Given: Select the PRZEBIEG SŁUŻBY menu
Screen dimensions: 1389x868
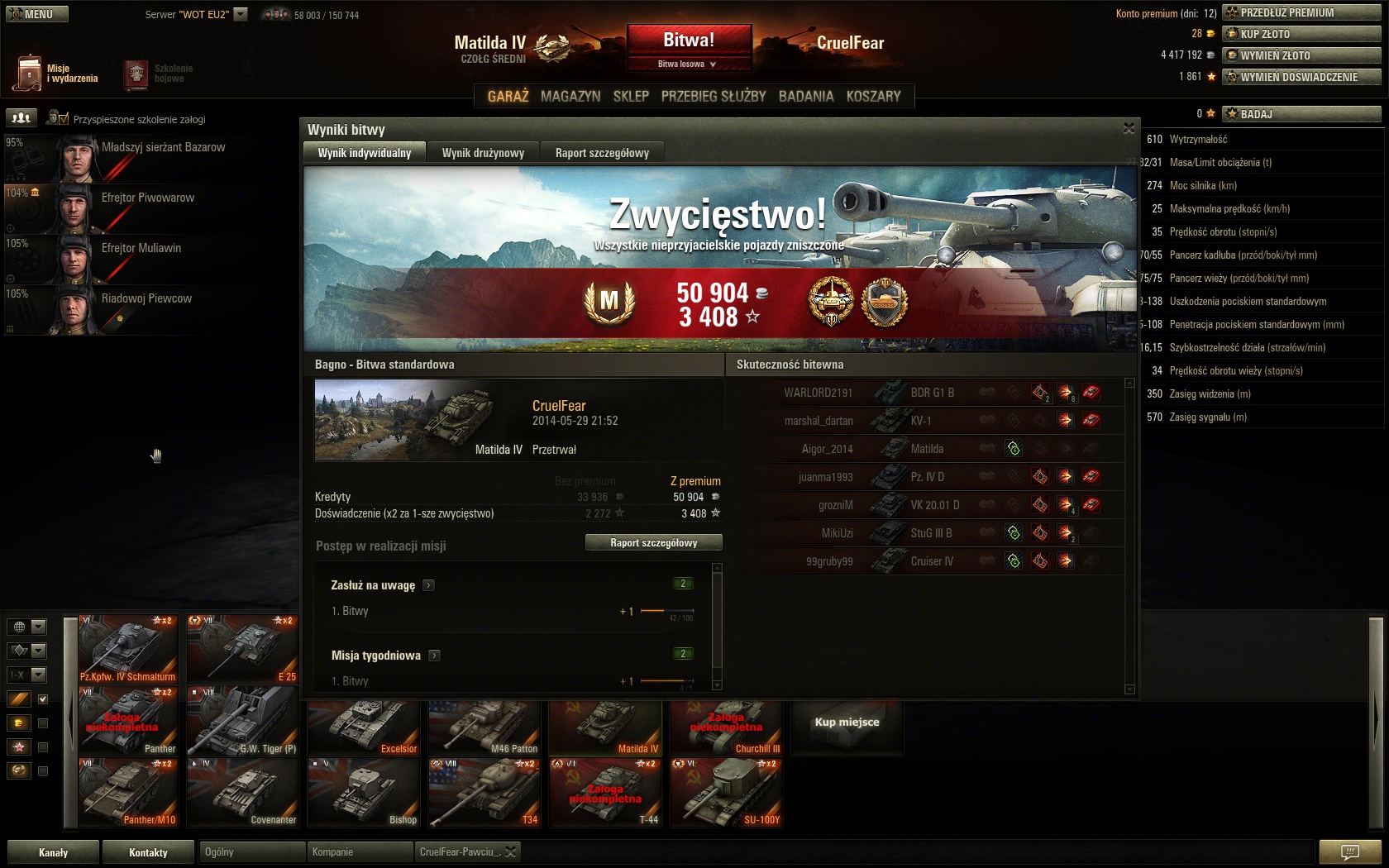Looking at the screenshot, I should point(714,96).
